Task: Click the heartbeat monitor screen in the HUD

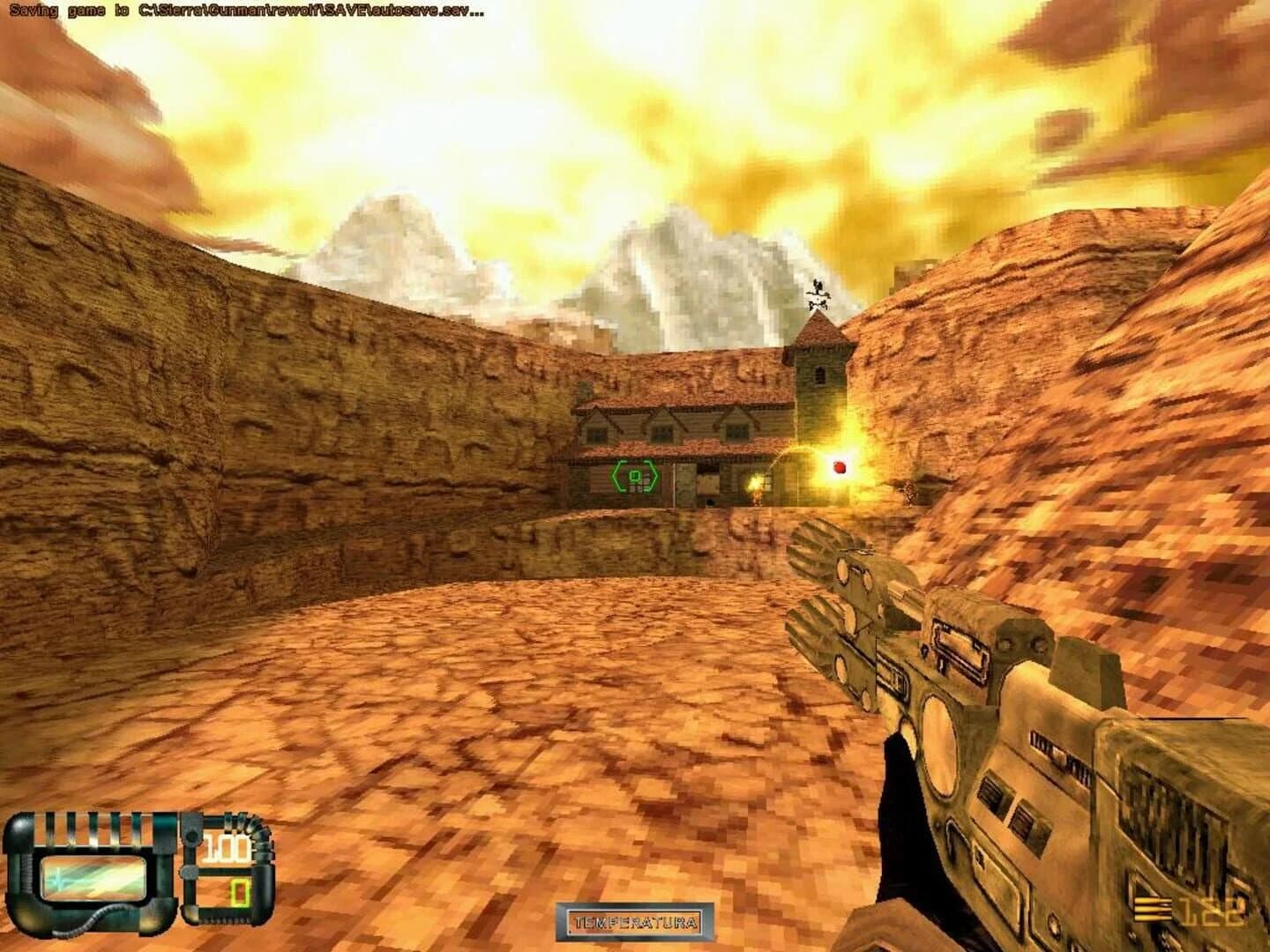Action: (x=93, y=879)
